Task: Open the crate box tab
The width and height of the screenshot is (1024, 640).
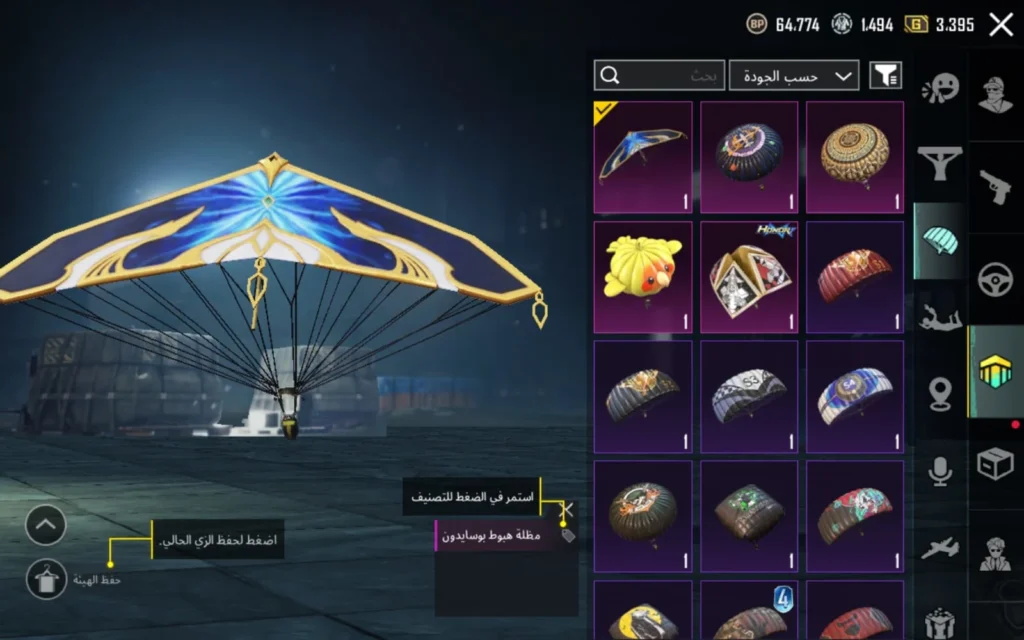Action: 995,463
